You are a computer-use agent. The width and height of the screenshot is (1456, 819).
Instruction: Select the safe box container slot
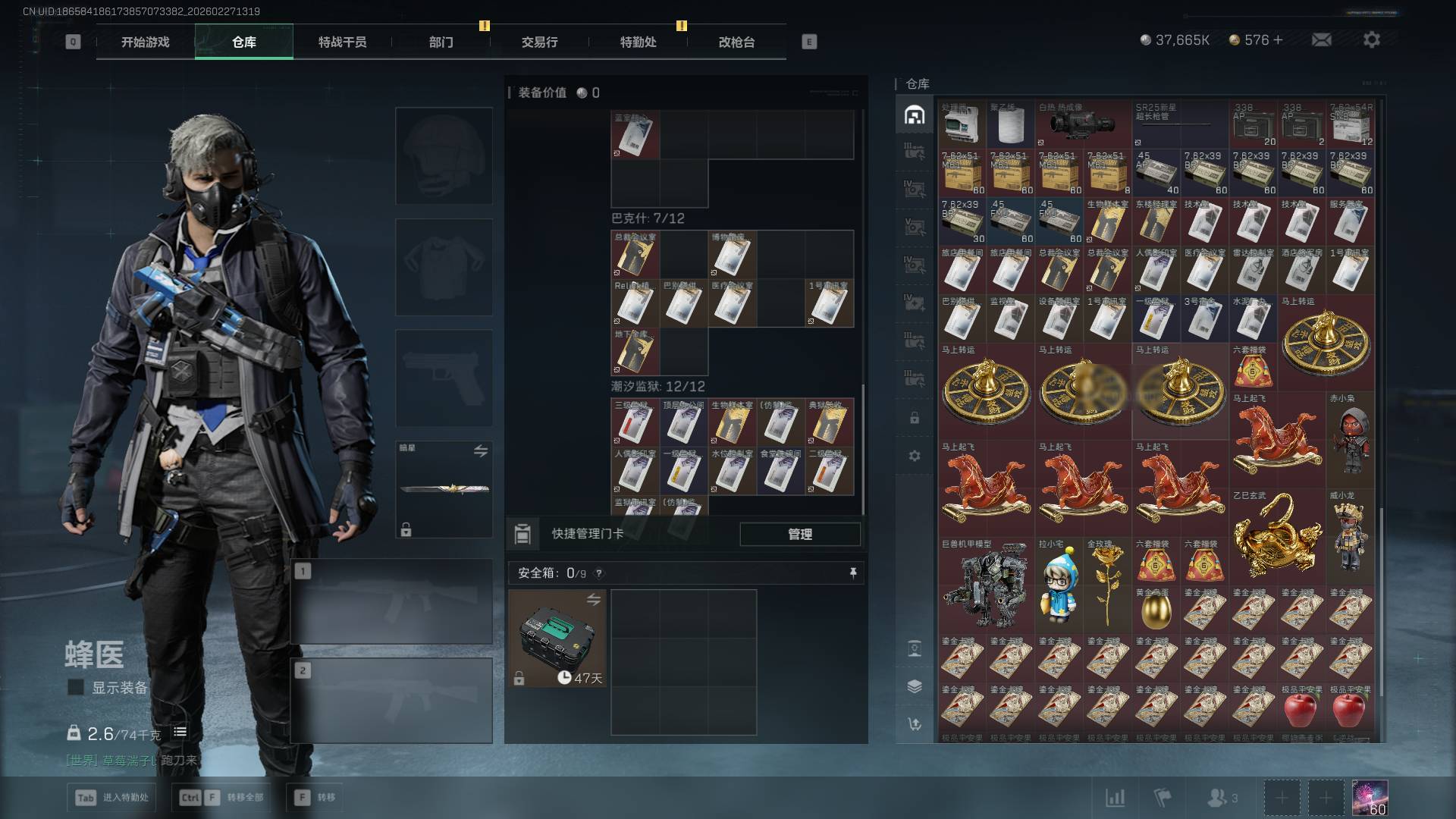[x=557, y=639]
